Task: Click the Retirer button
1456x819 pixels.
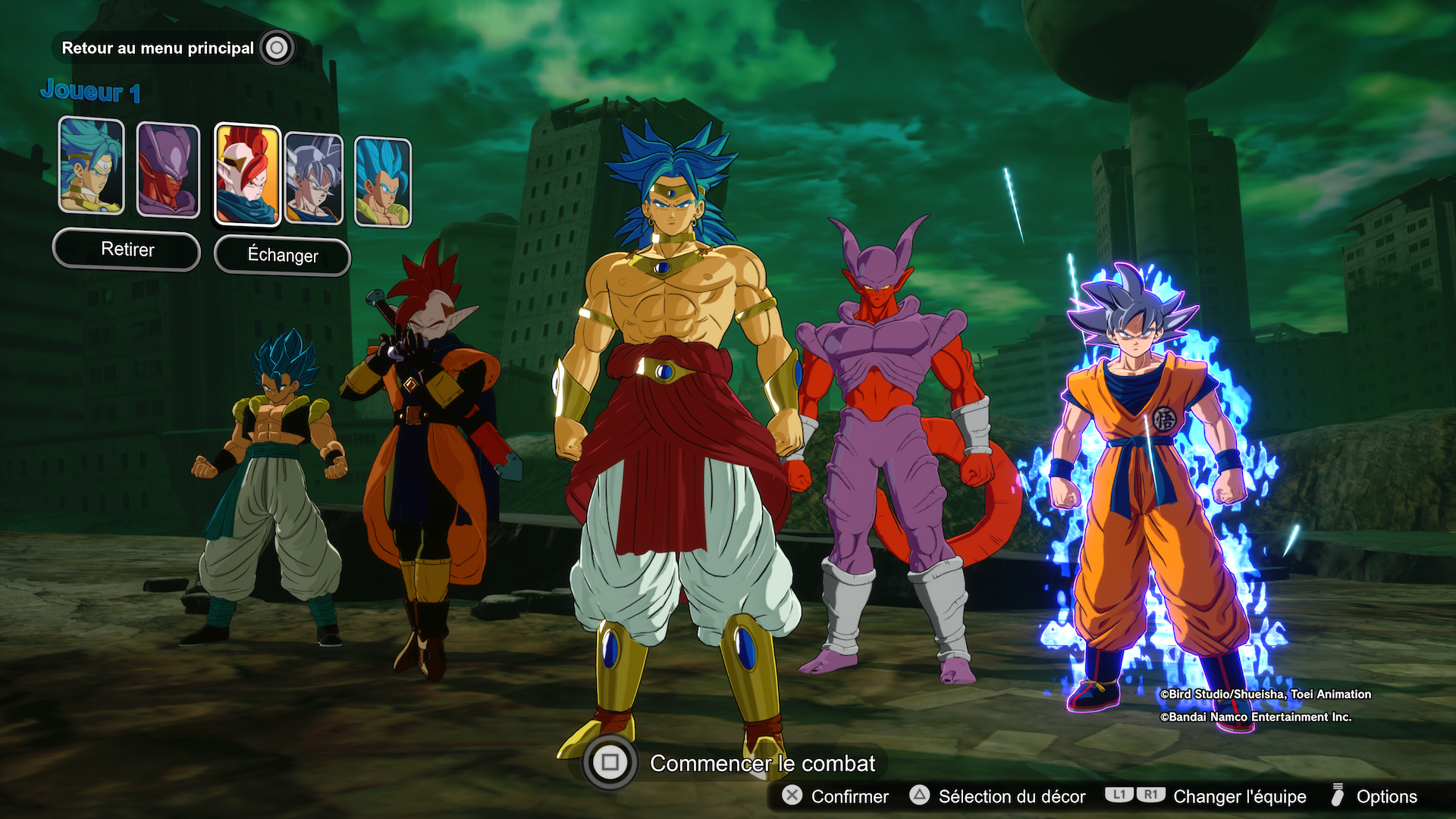Action: (x=127, y=249)
